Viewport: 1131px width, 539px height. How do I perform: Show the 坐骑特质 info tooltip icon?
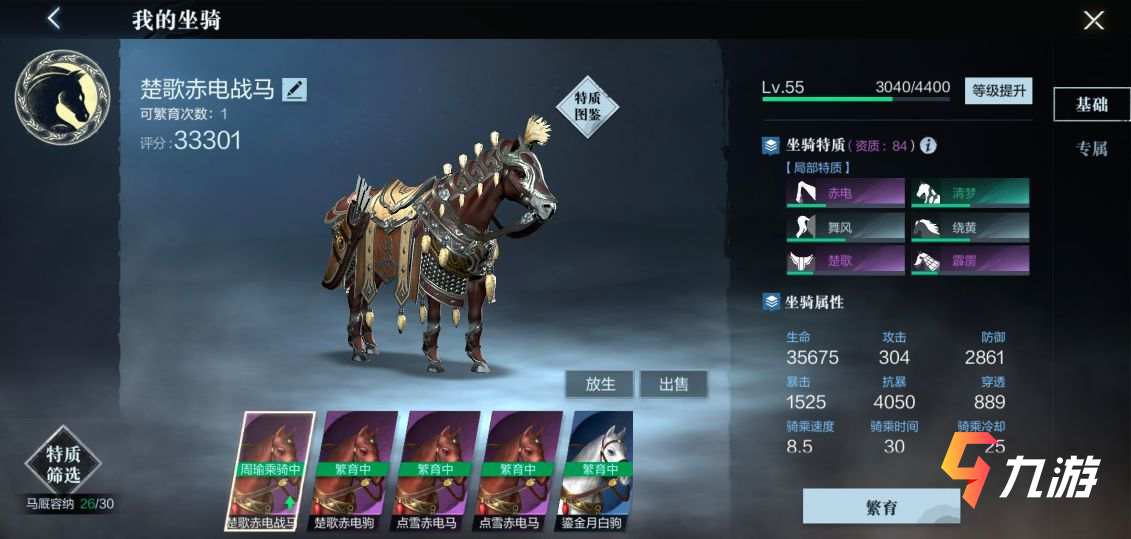click(x=928, y=146)
